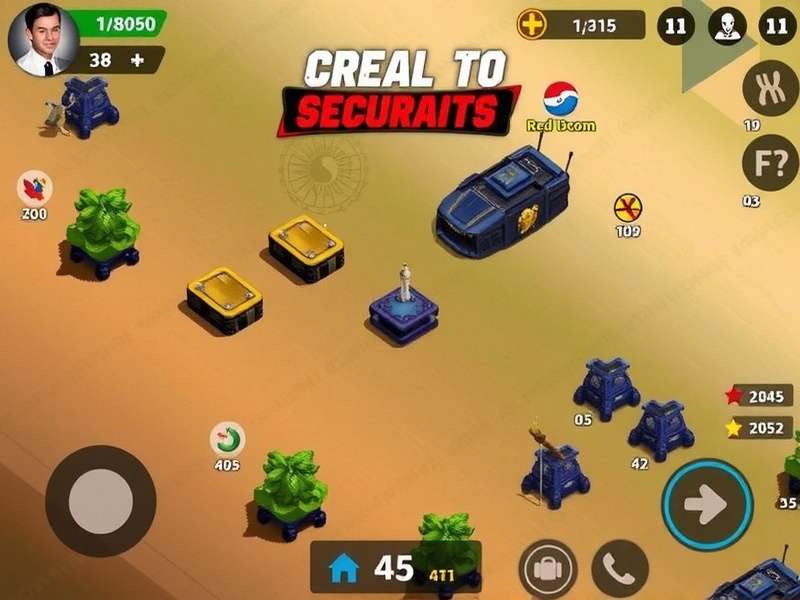
Task: Open the F? help button
Action: tap(769, 161)
